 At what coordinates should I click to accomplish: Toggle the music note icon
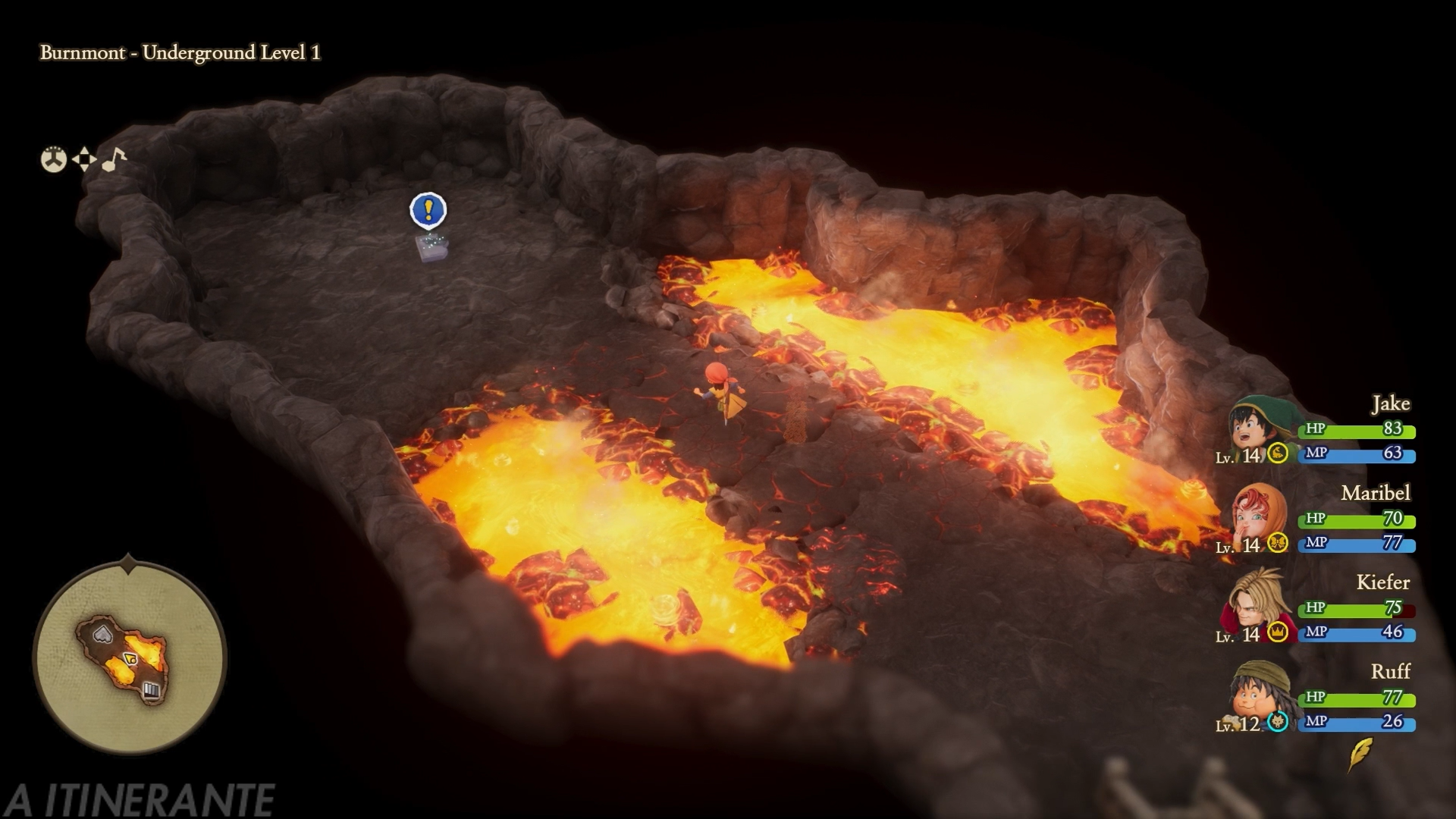114,158
